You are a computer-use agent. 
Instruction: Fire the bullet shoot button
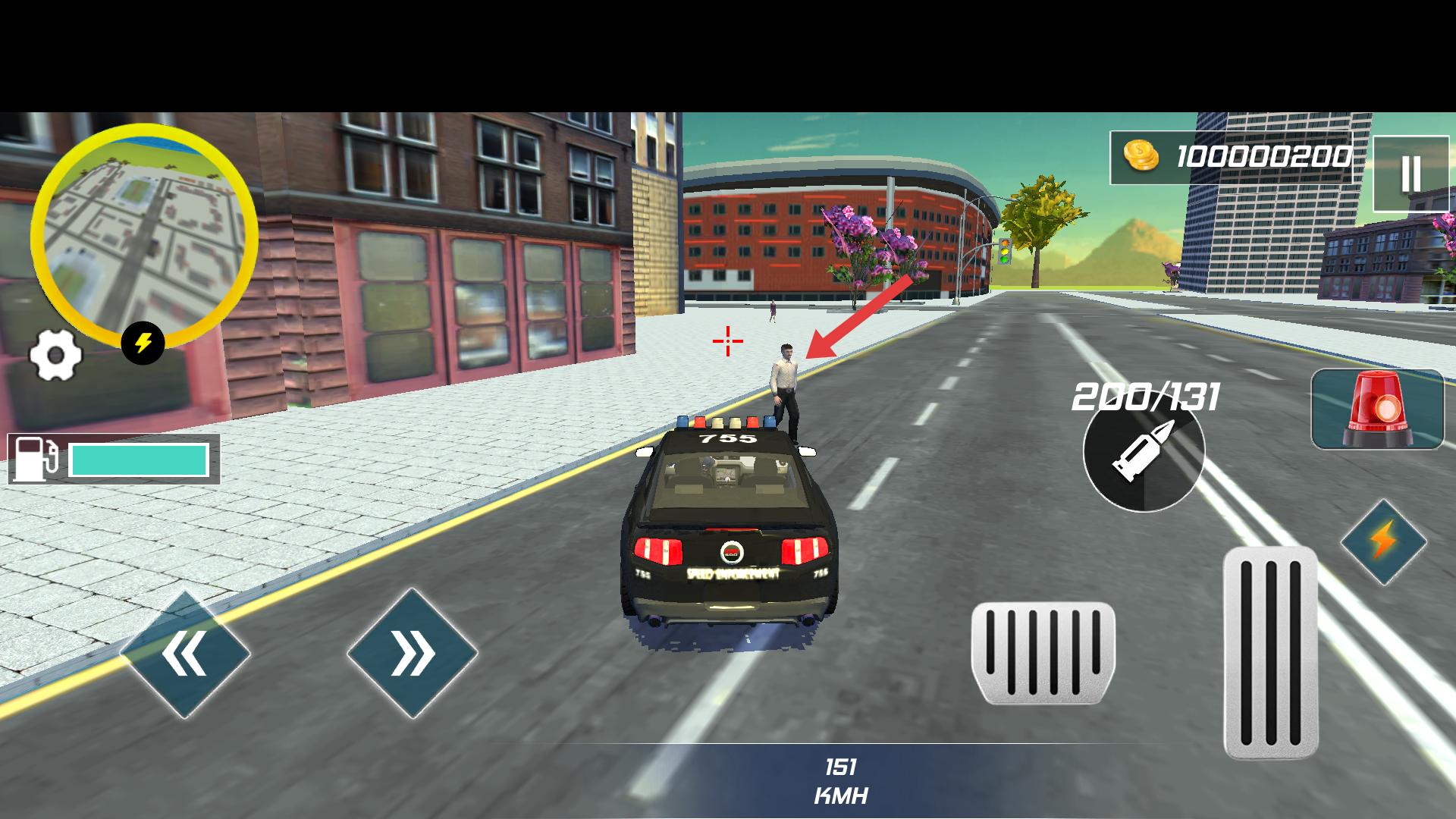click(1143, 453)
